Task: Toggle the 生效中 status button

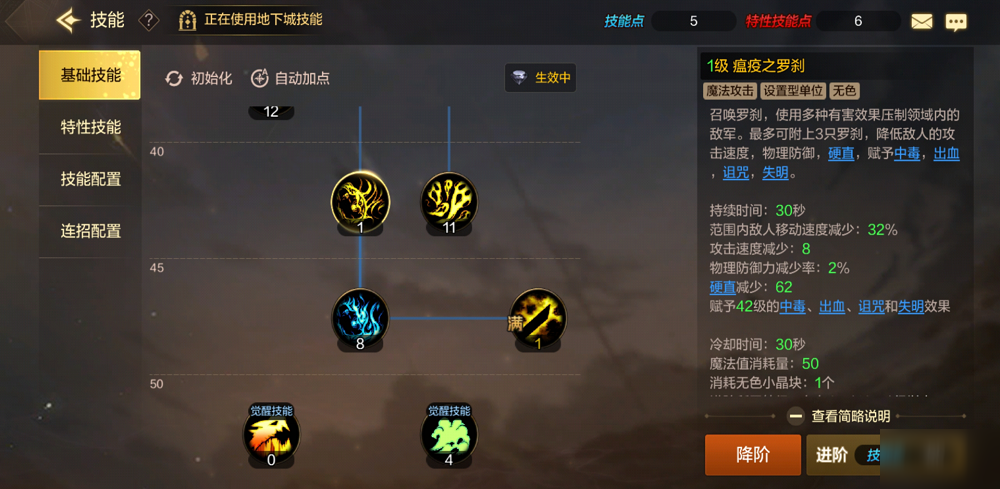Action: point(541,78)
